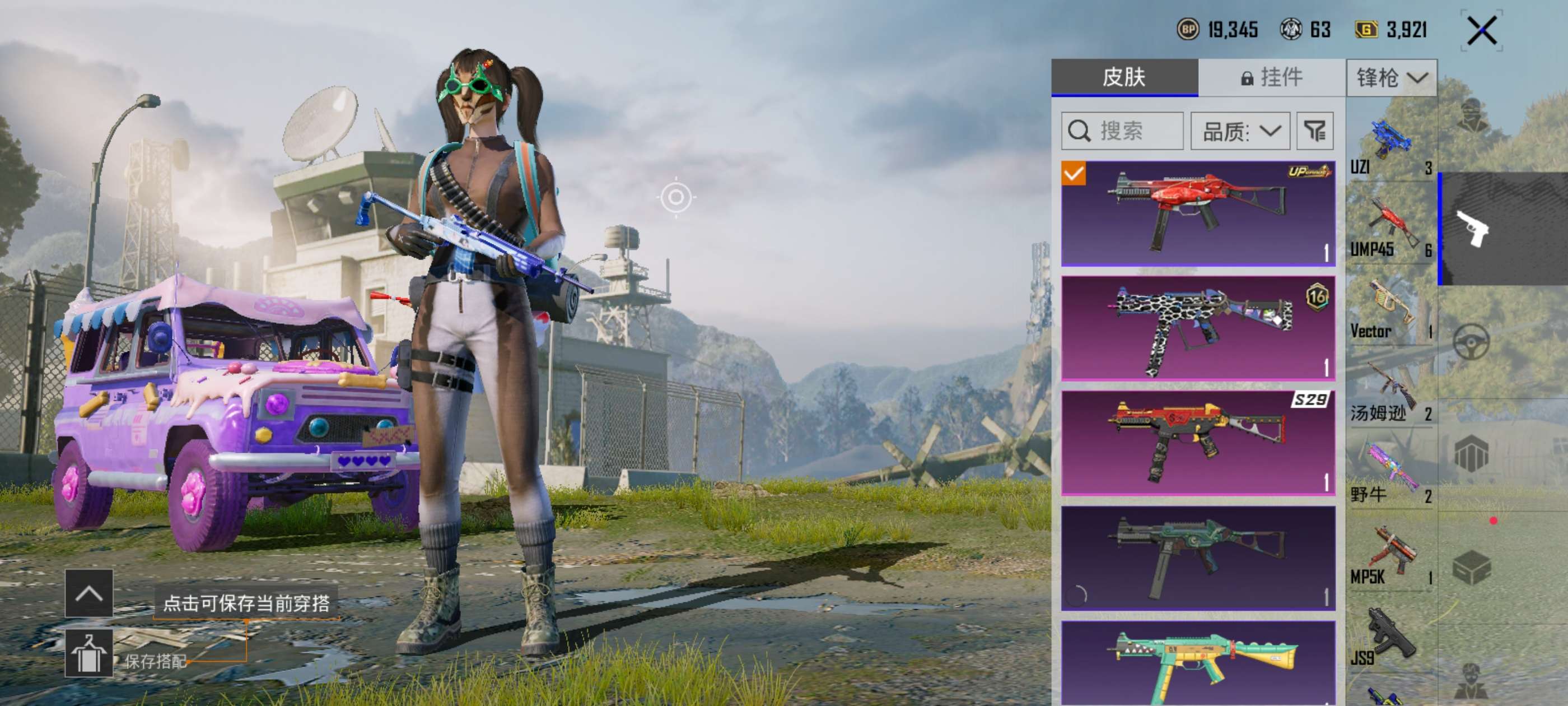Switch to the 皮肤 skins tab
The width and height of the screenshot is (1568, 706).
click(1124, 77)
